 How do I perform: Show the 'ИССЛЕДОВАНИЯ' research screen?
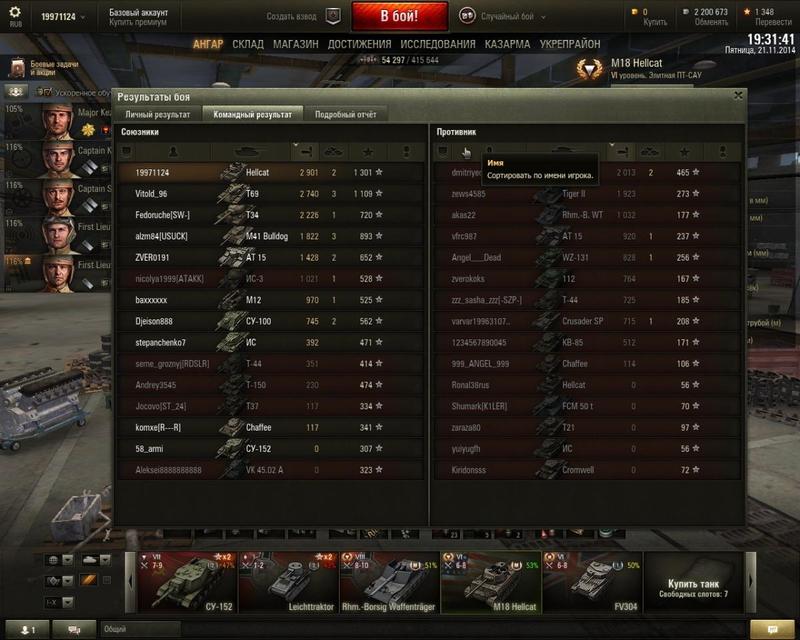click(438, 45)
